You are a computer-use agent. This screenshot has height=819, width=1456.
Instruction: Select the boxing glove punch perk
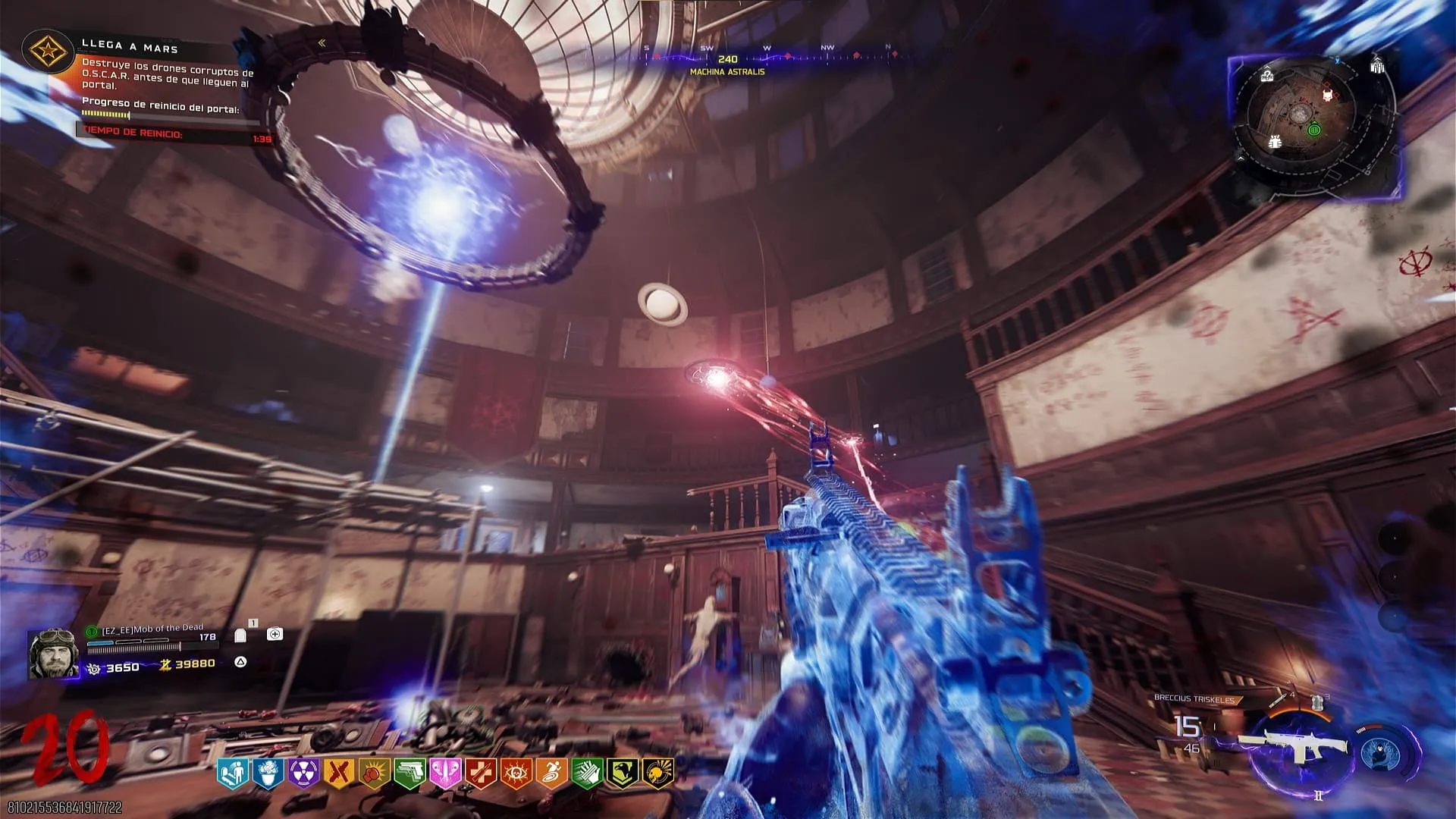click(374, 773)
